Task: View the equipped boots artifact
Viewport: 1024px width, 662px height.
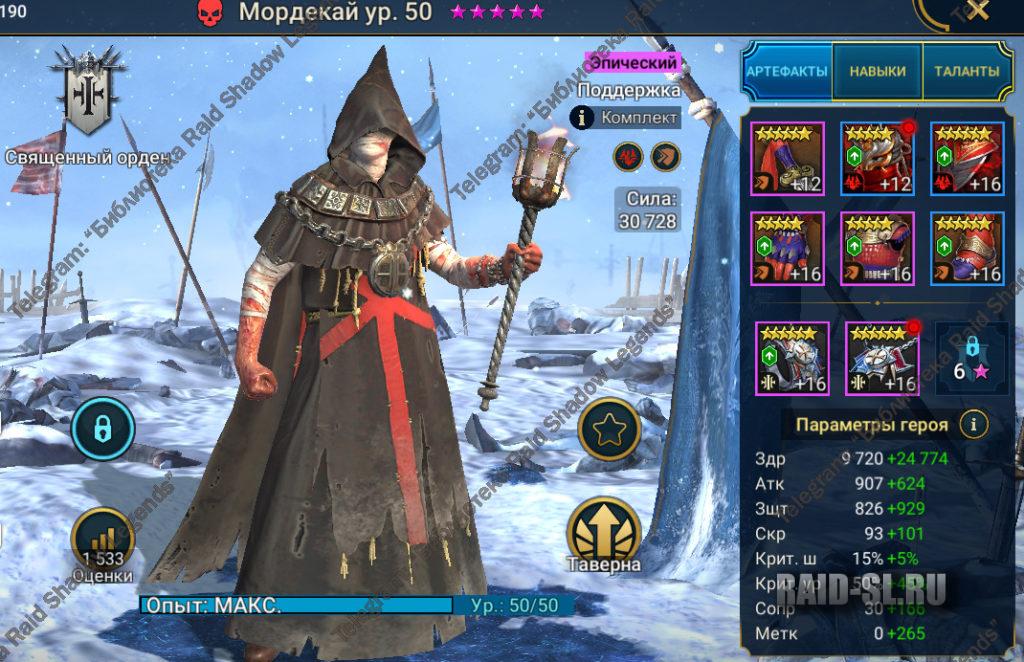Action: coord(967,248)
